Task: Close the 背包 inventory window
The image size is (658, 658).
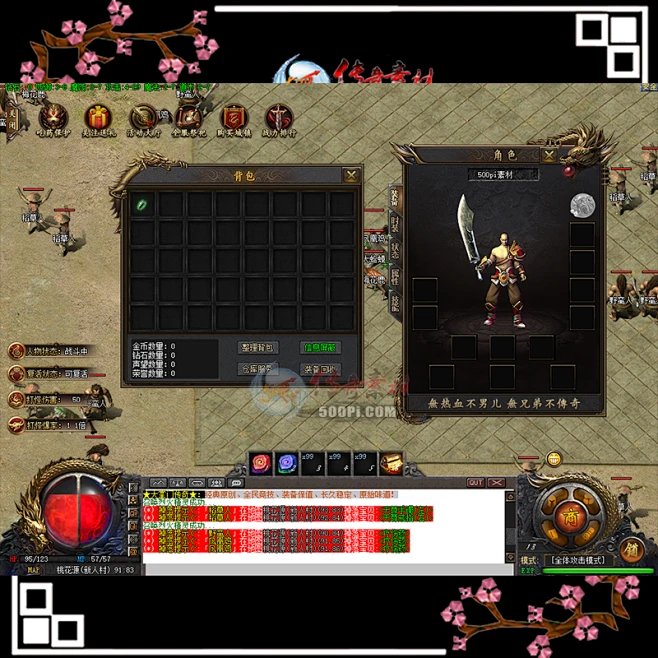Action: click(351, 176)
